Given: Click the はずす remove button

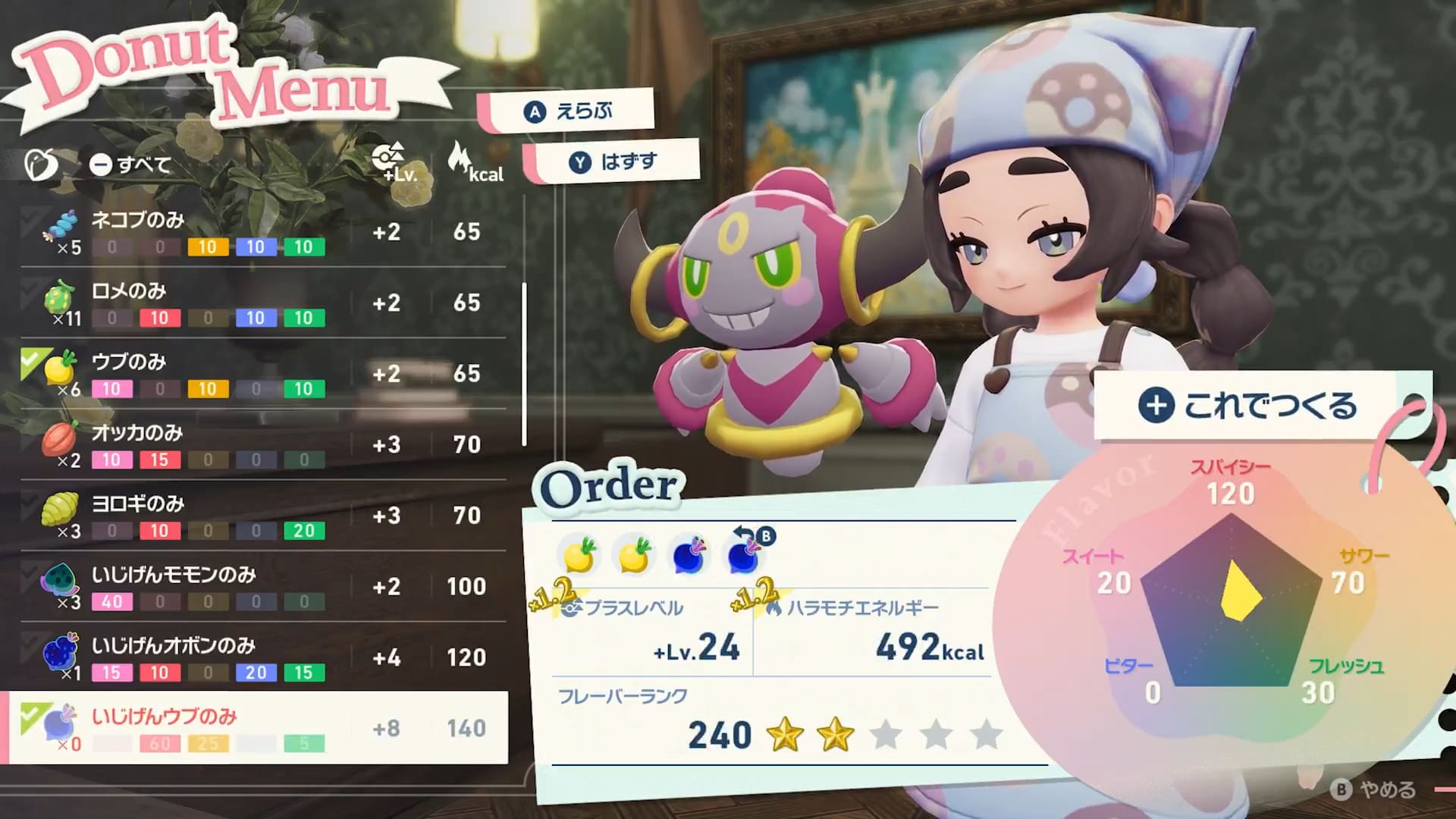Looking at the screenshot, I should (x=613, y=162).
